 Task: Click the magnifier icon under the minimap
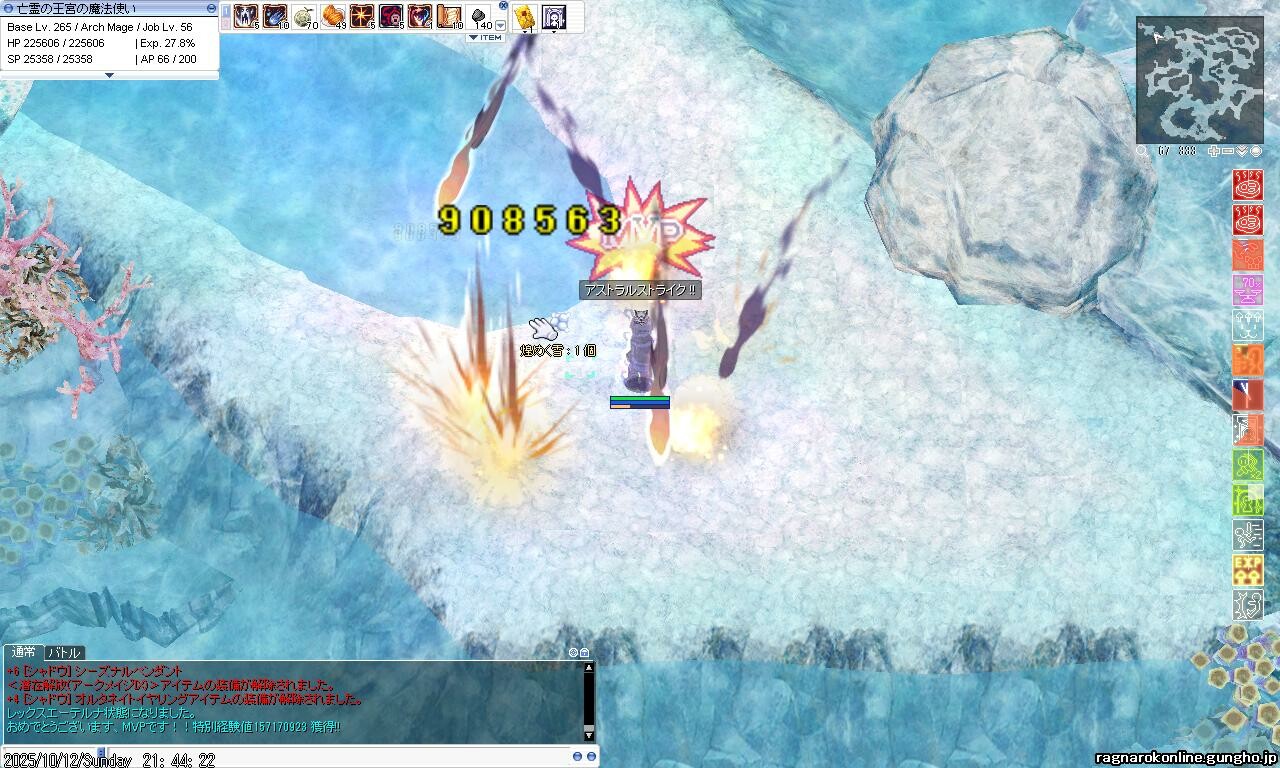[x=1143, y=151]
